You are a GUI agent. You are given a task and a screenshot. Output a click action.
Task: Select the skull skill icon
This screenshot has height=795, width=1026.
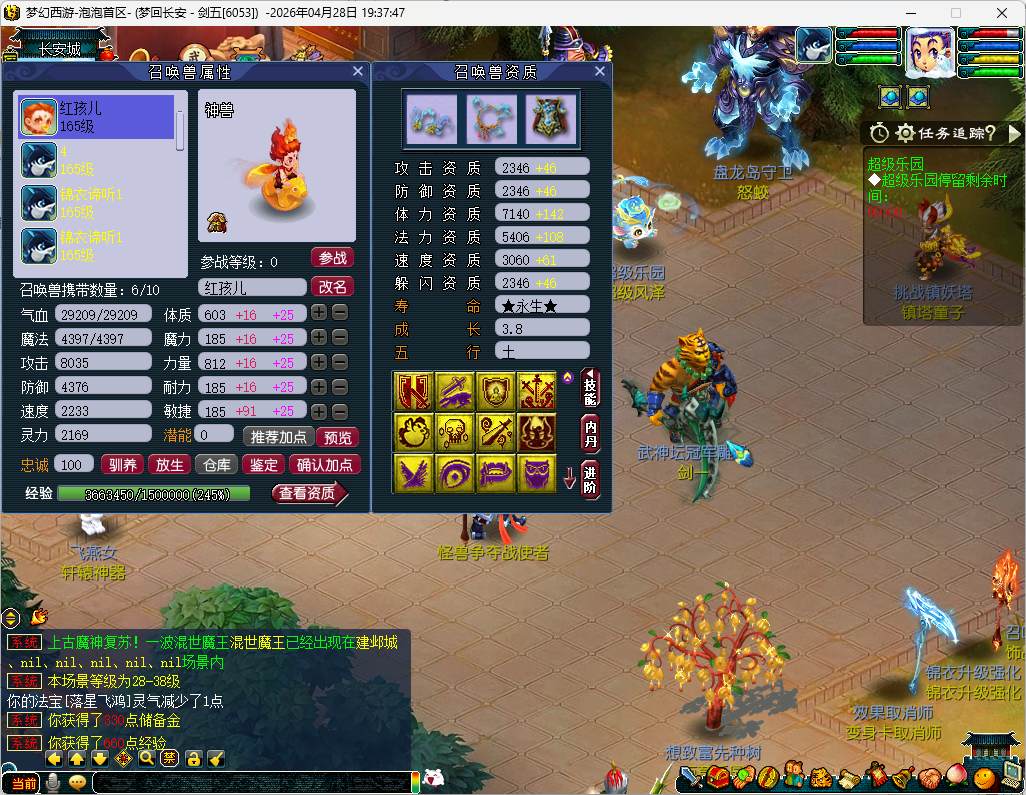tap(455, 431)
